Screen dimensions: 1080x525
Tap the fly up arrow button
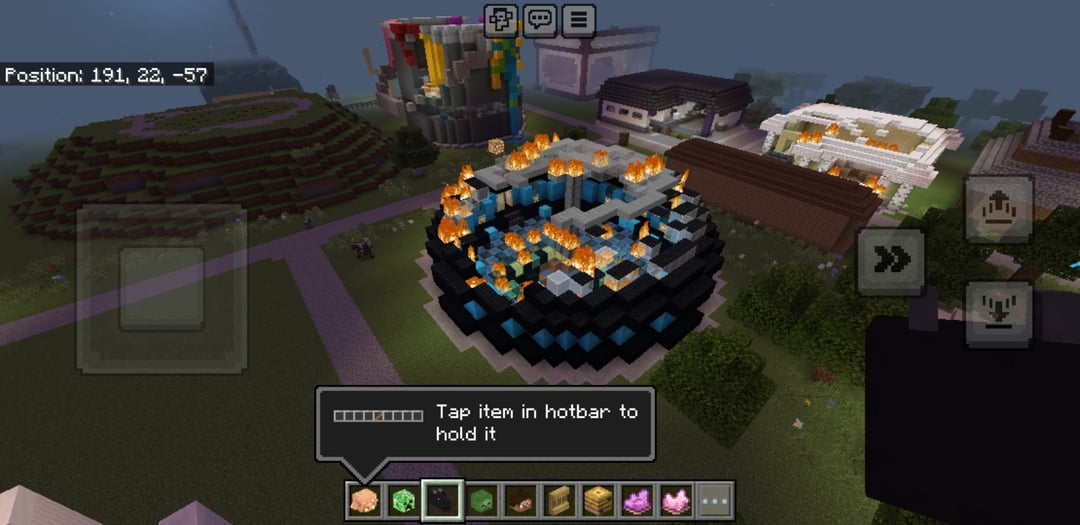(998, 210)
